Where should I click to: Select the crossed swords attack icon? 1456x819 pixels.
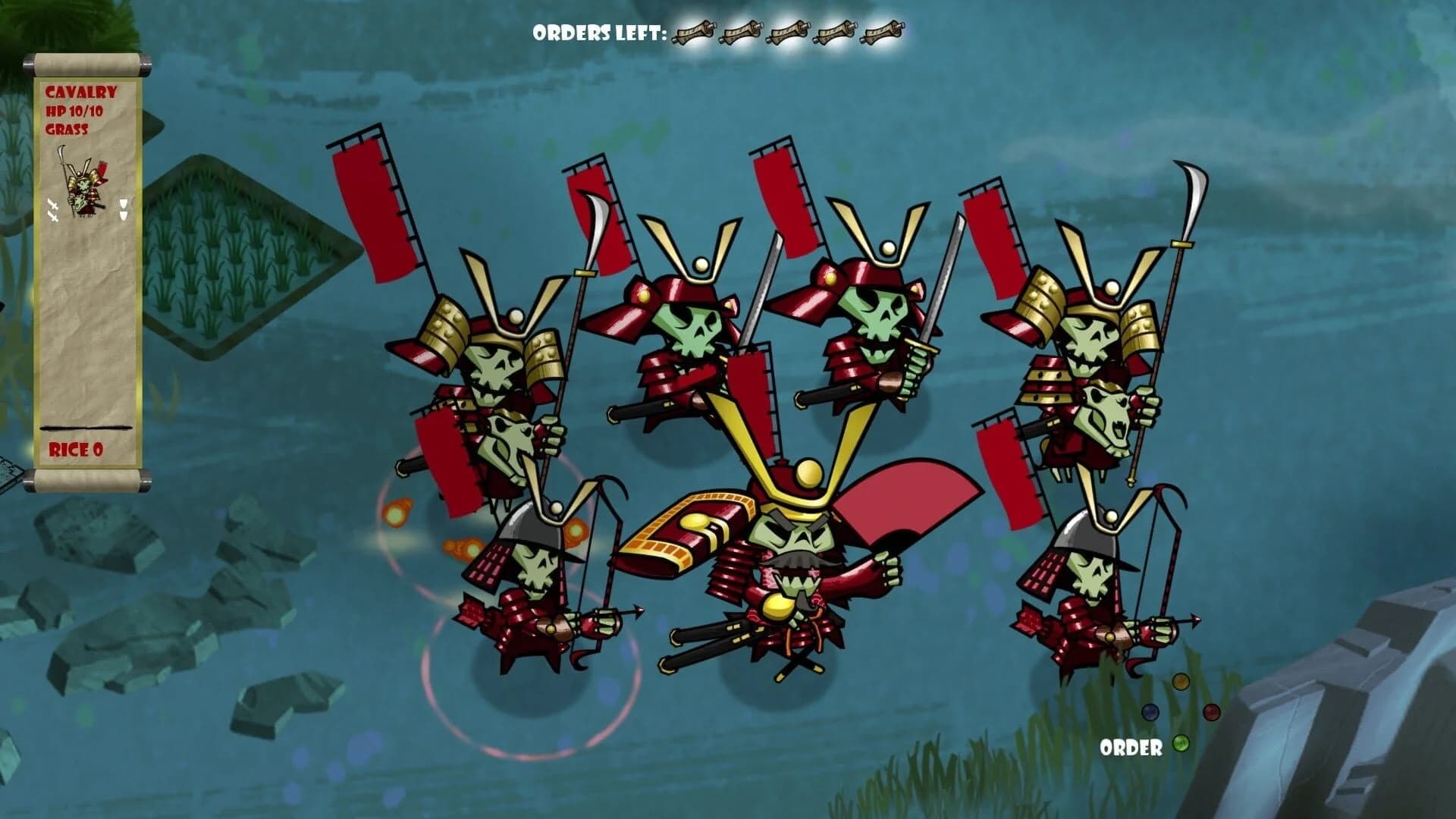click(52, 209)
